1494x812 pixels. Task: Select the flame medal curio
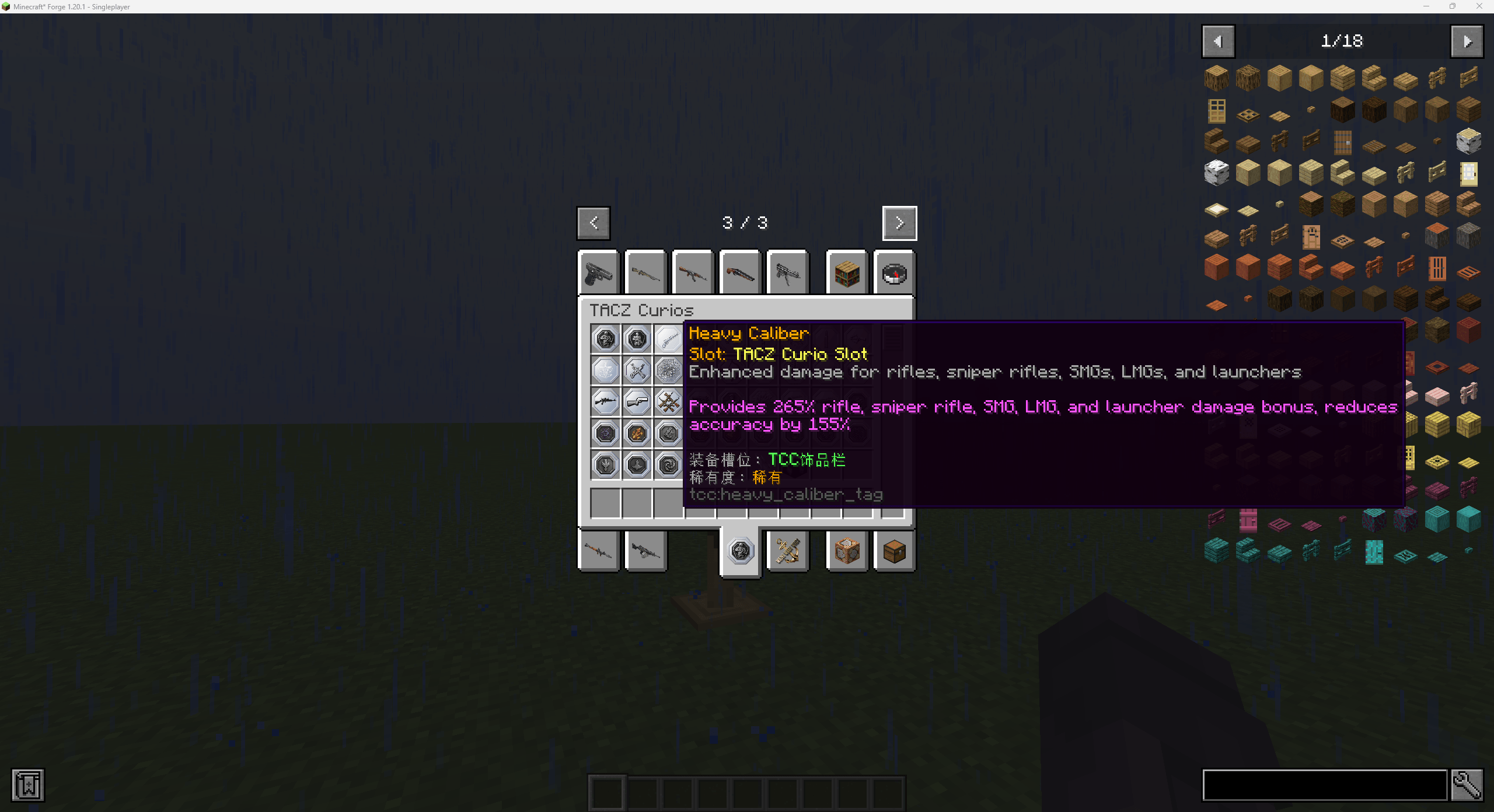(x=637, y=433)
